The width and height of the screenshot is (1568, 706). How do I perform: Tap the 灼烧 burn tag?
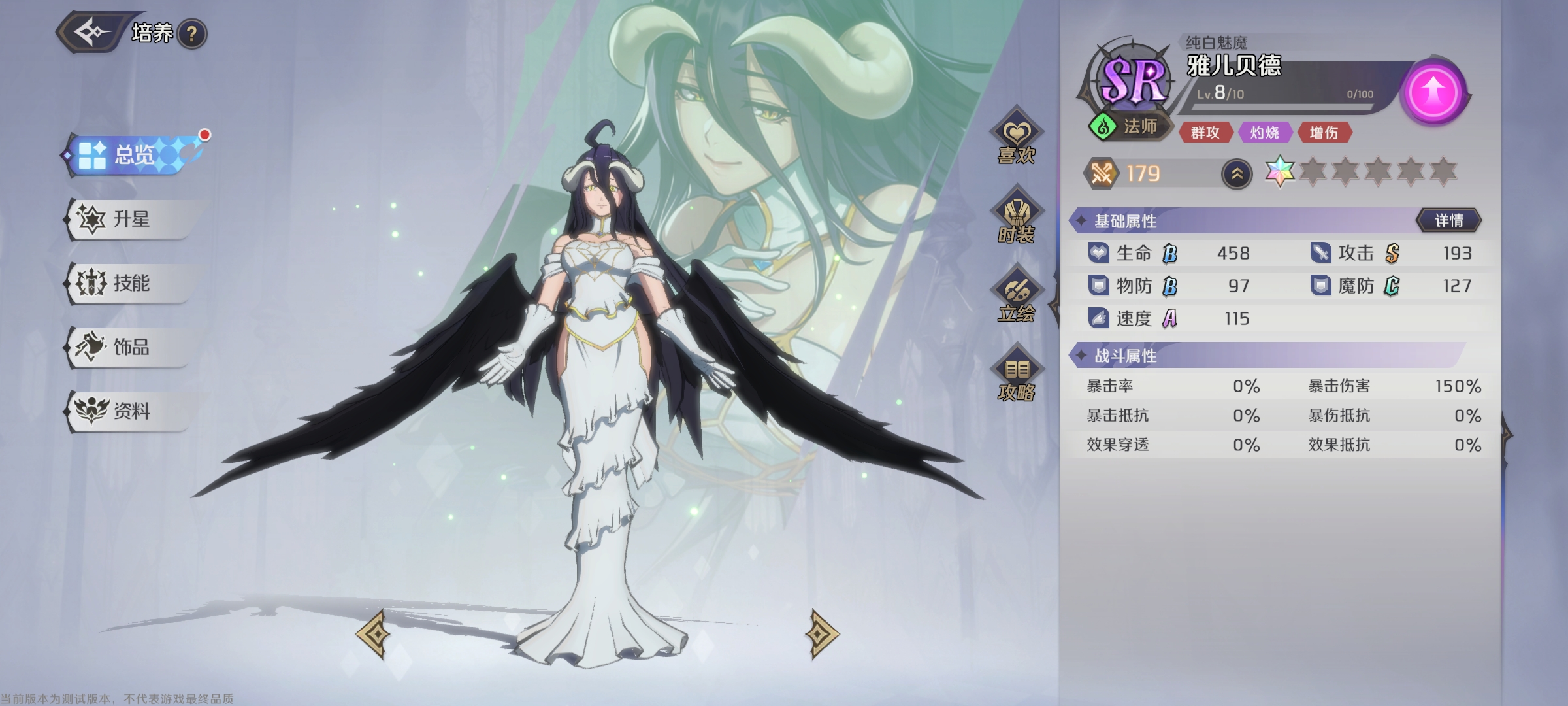pyautogui.click(x=1264, y=133)
